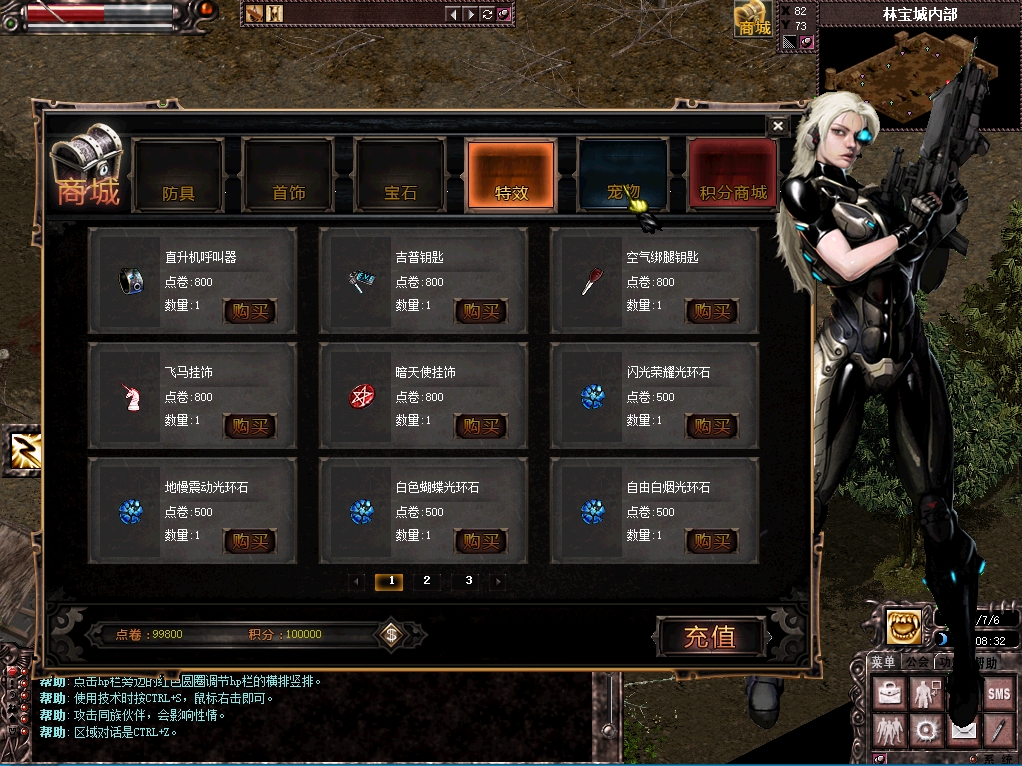
Task: Select the 宝石 gems tab
Action: (400, 175)
